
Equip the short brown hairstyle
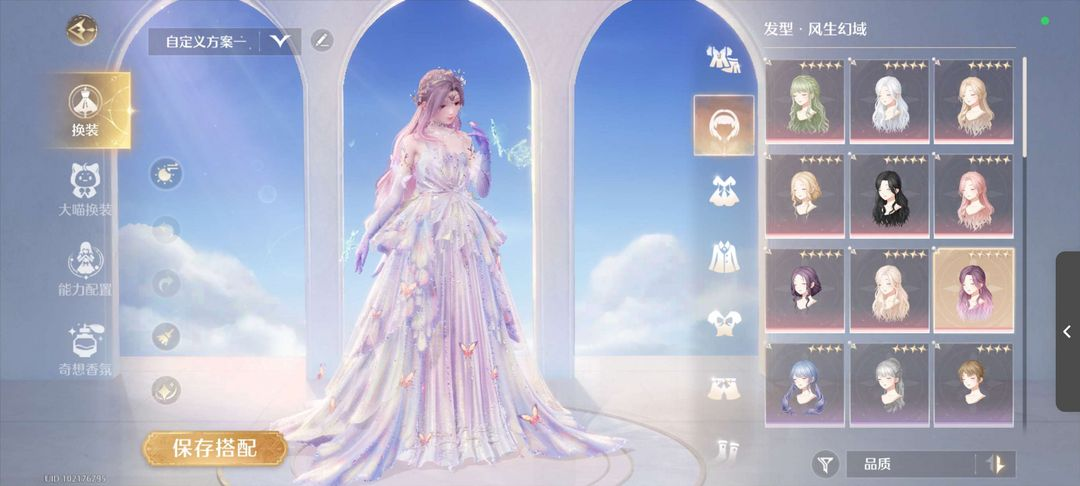tap(974, 384)
